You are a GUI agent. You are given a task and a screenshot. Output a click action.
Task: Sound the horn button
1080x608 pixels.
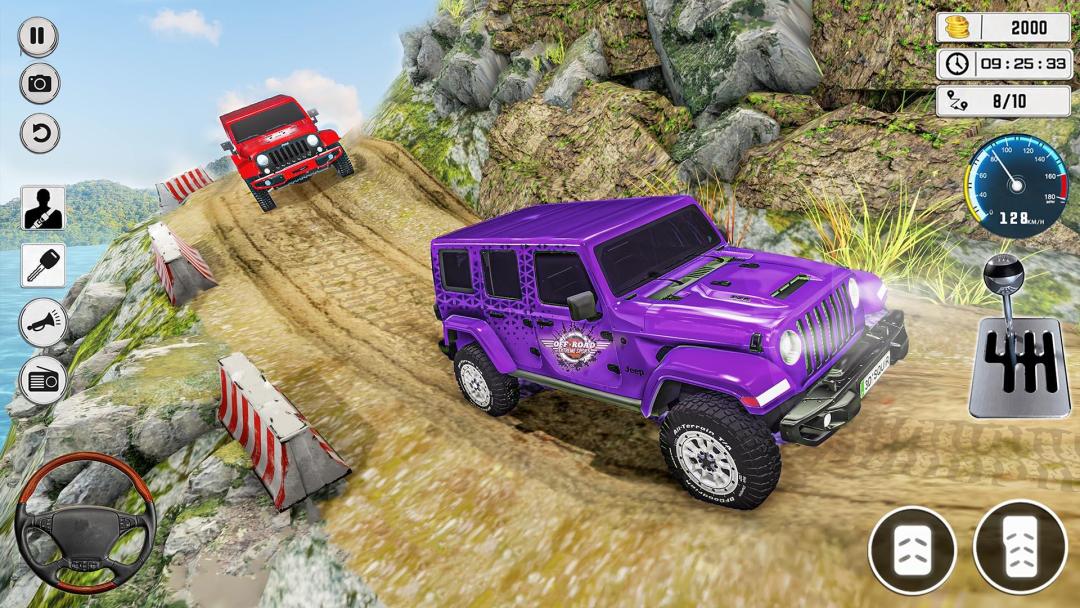[x=43, y=323]
